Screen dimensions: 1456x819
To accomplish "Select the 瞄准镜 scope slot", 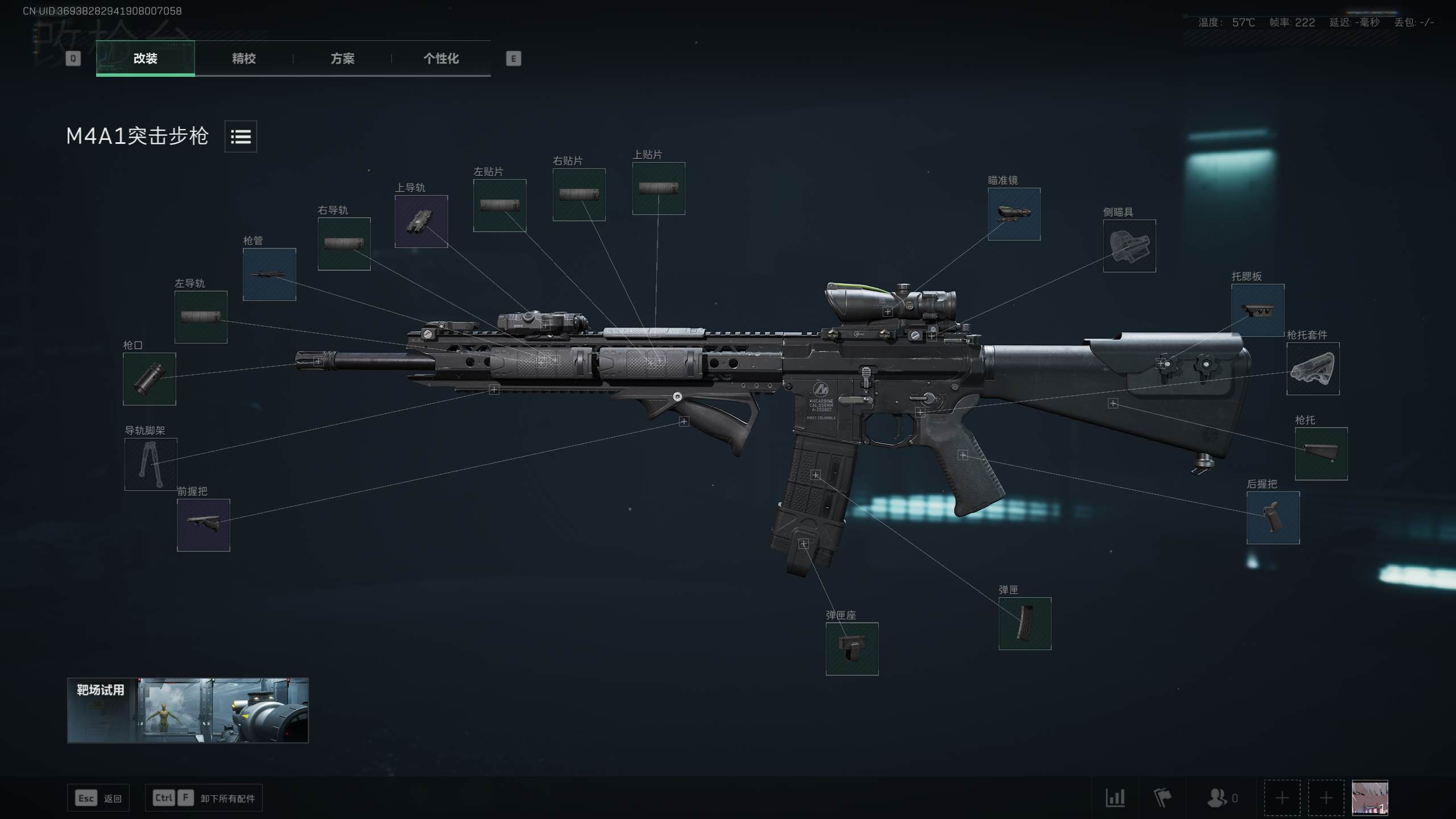I will click(1014, 214).
